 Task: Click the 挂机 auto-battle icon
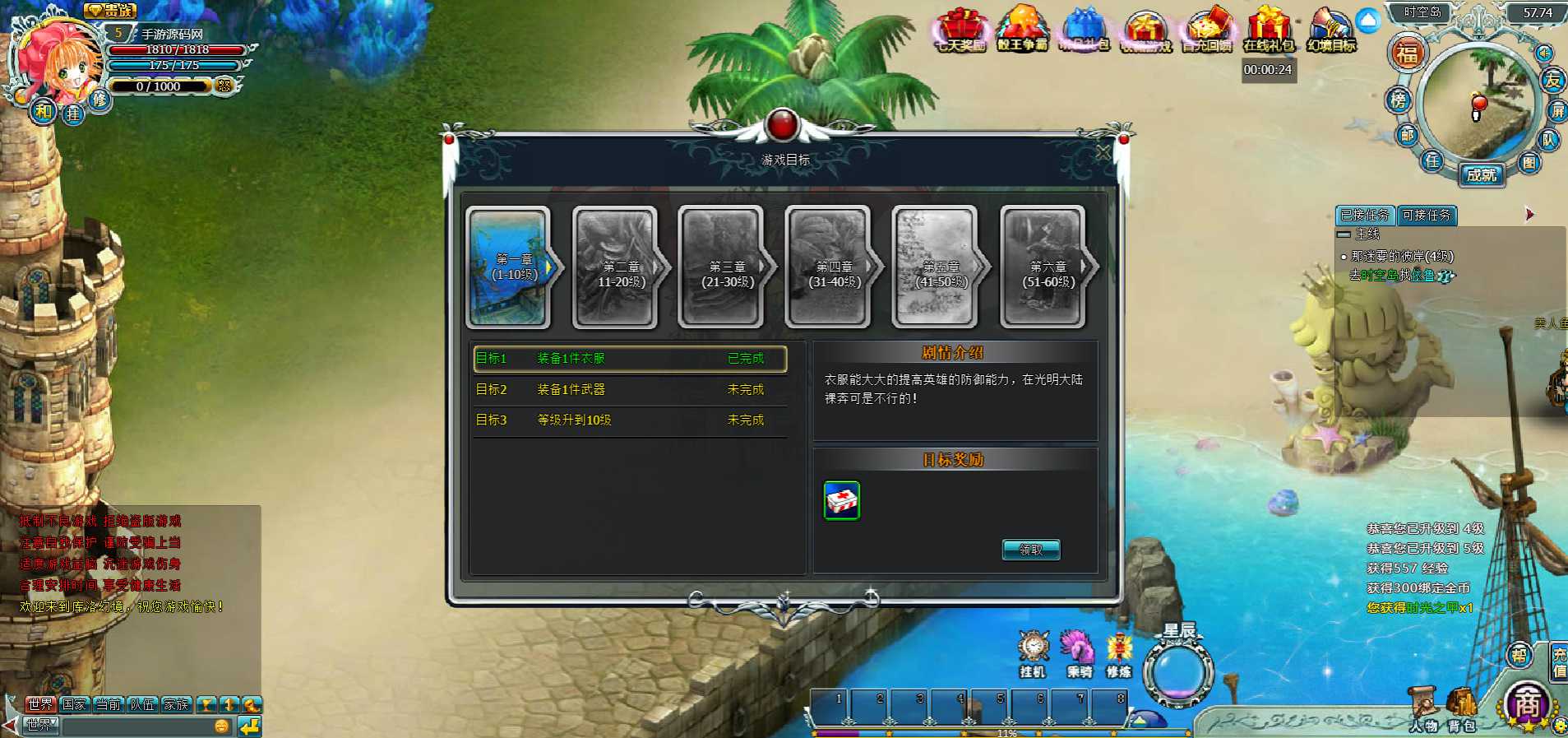[1033, 653]
